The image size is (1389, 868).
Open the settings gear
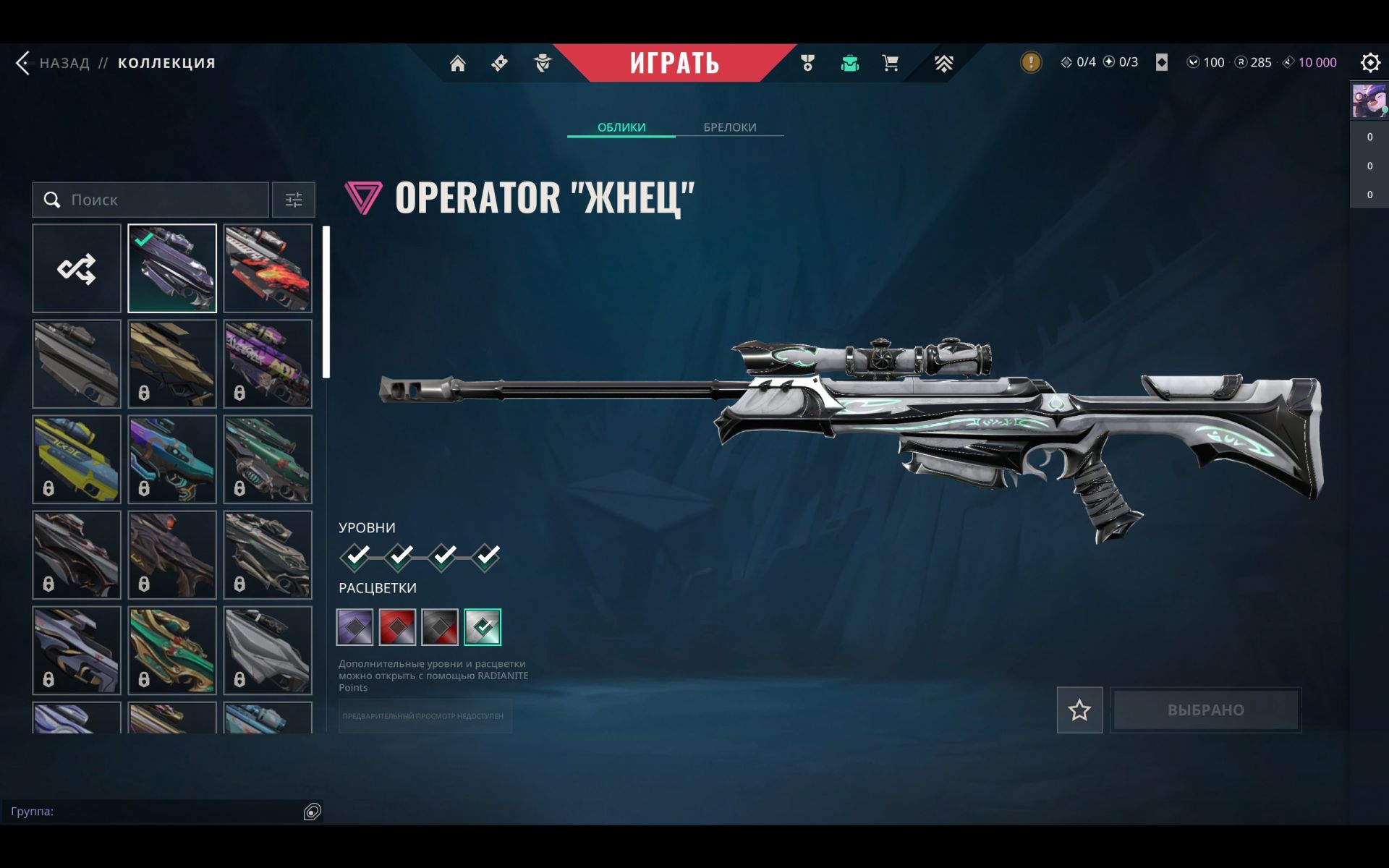click(1369, 63)
